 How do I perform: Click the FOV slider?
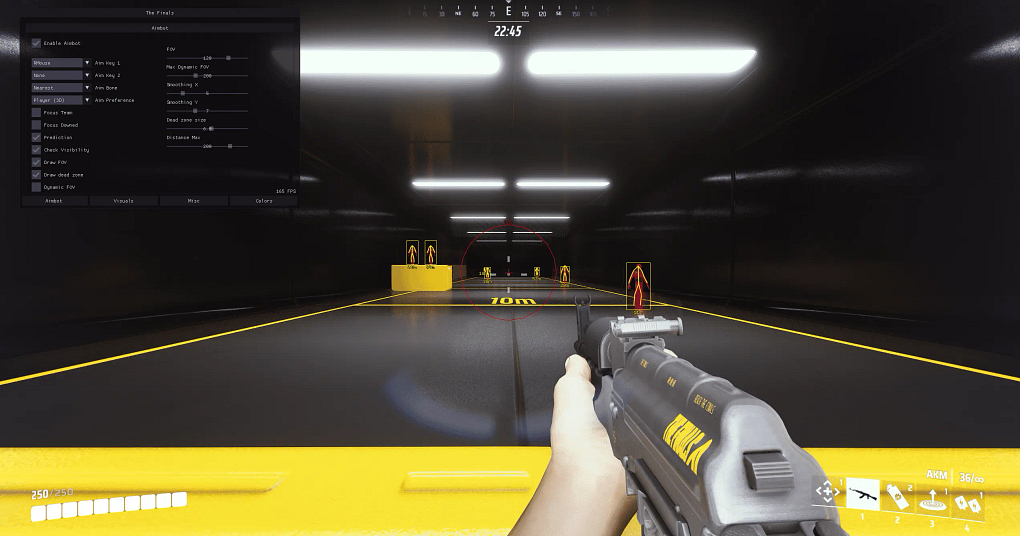[x=207, y=58]
